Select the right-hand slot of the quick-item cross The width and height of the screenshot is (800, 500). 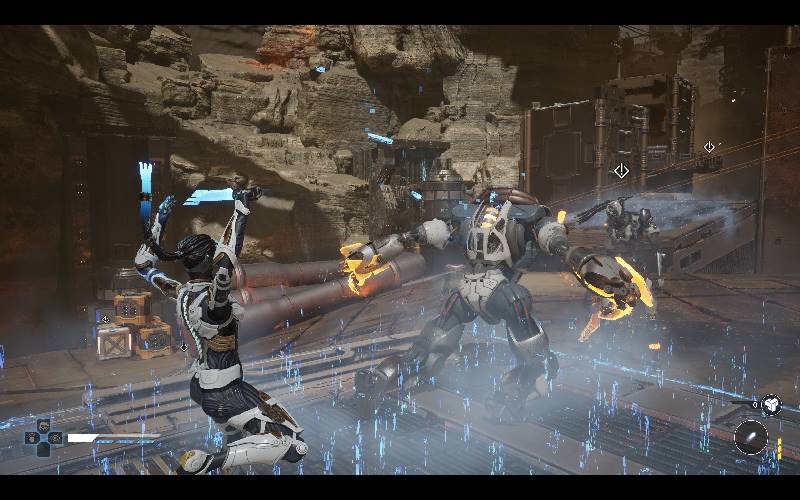[57, 438]
